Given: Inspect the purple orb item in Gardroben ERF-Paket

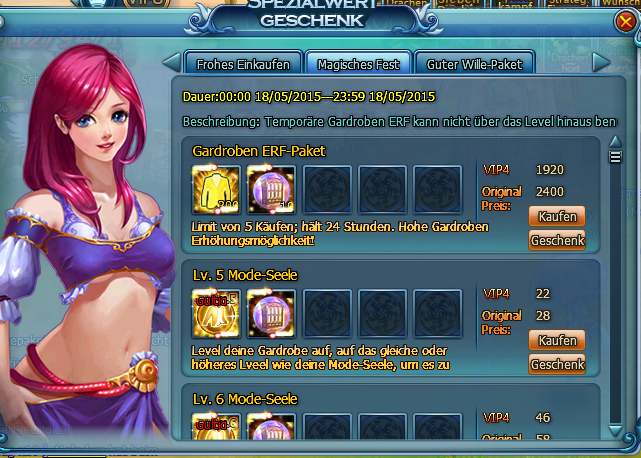Looking at the screenshot, I should click(270, 189).
